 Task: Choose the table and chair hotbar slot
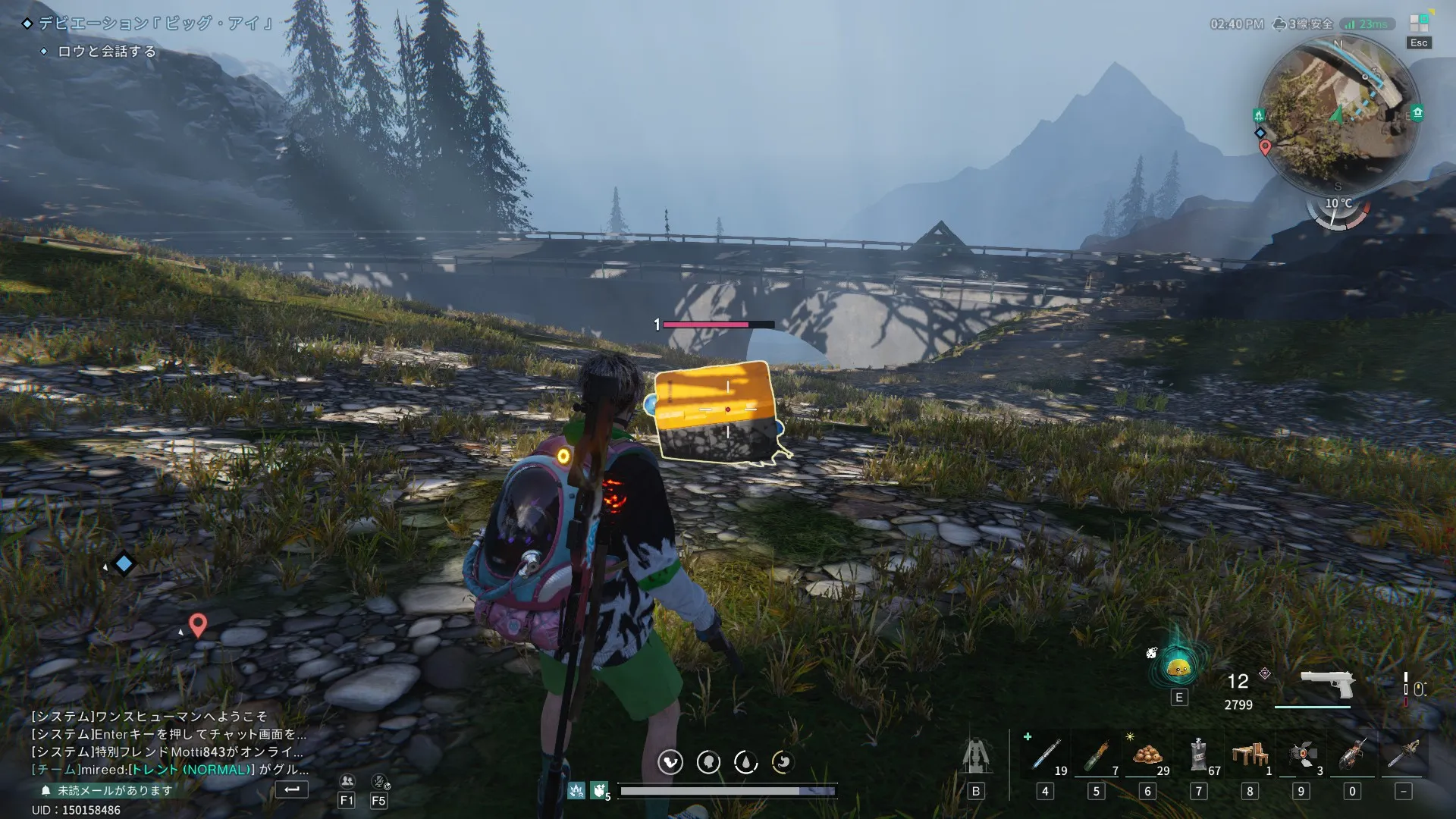1250,755
